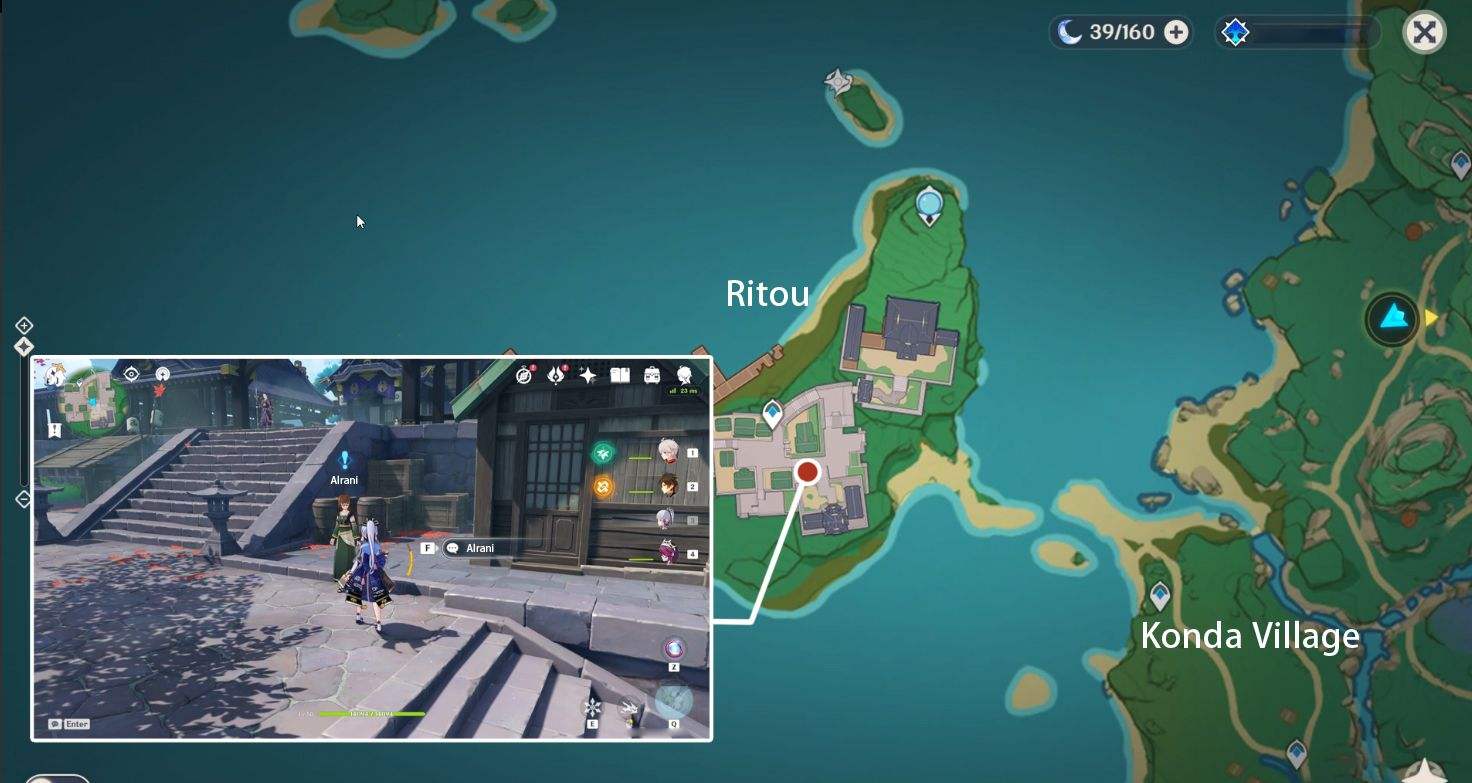Select the party member in slot 2
This screenshot has height=783, width=1472.
669,486
